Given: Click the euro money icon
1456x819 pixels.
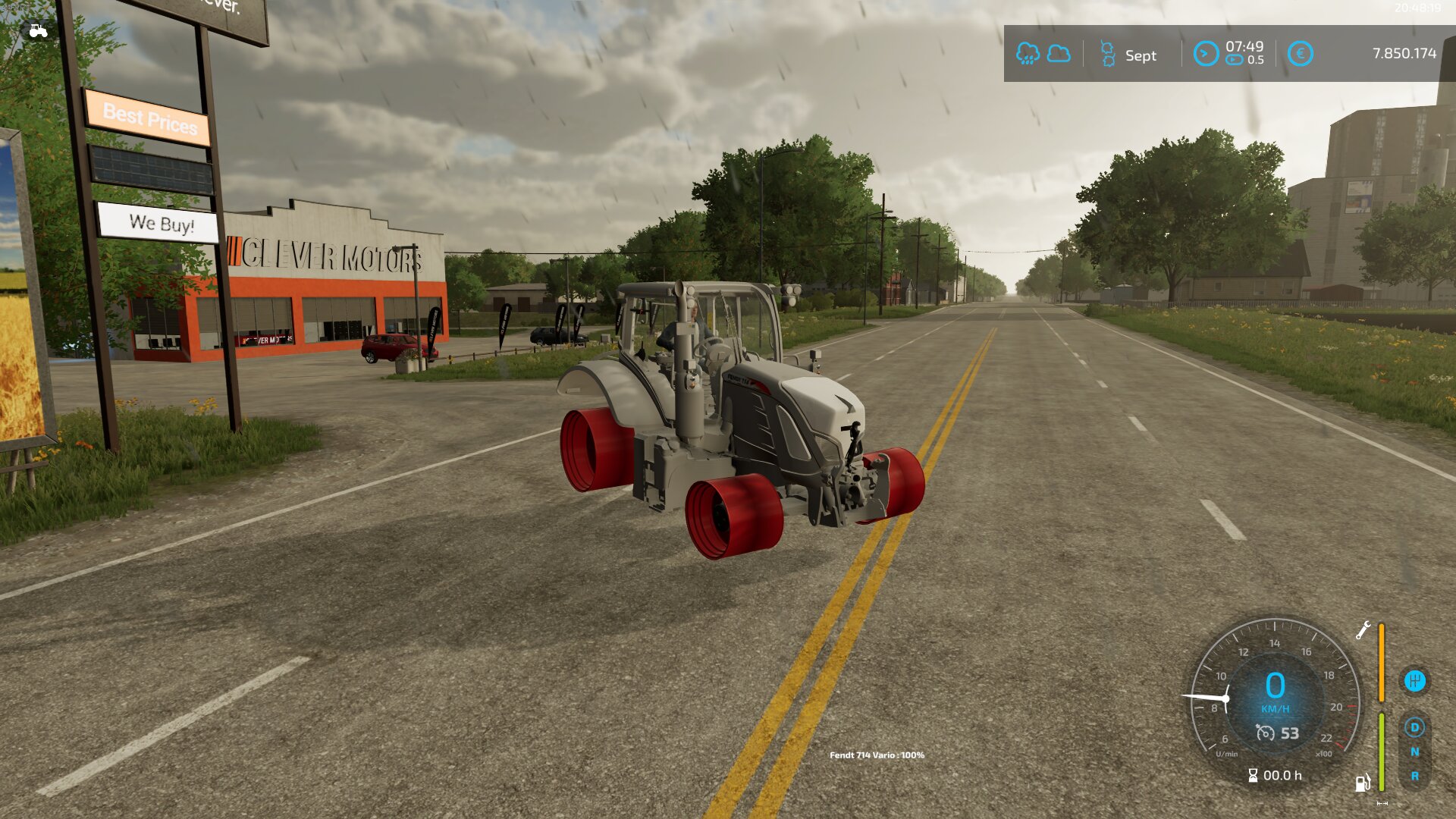Looking at the screenshot, I should (x=1300, y=54).
